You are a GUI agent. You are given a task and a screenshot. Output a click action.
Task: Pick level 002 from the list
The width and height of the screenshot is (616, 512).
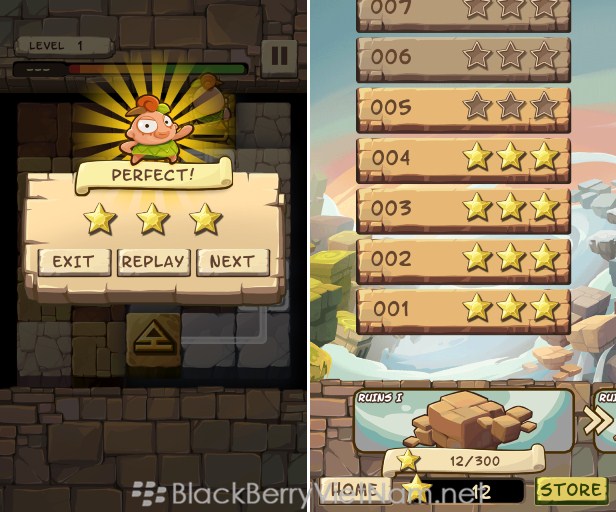pyautogui.click(x=463, y=258)
